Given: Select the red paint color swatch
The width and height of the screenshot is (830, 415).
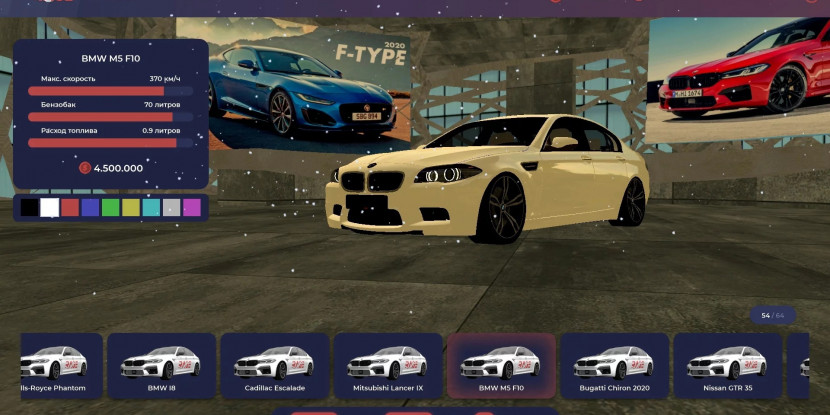Looking at the screenshot, I should tap(70, 208).
